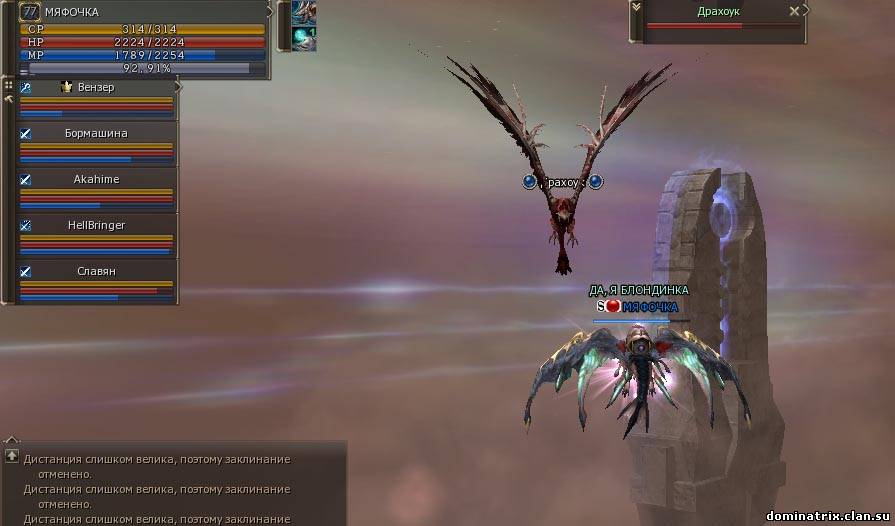Target party member Akahime

click(96, 179)
